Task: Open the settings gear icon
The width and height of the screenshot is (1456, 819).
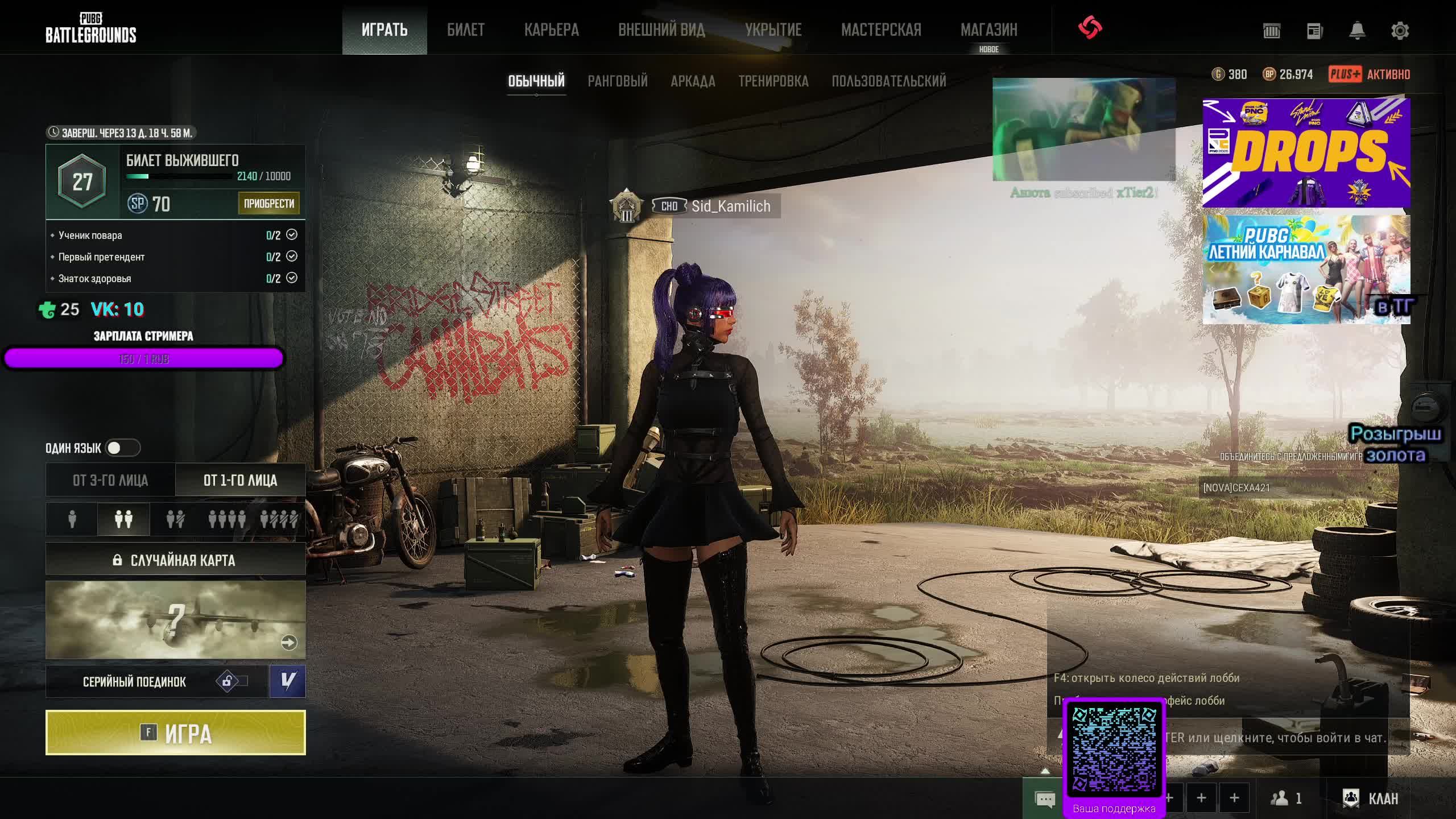Action: (x=1400, y=31)
